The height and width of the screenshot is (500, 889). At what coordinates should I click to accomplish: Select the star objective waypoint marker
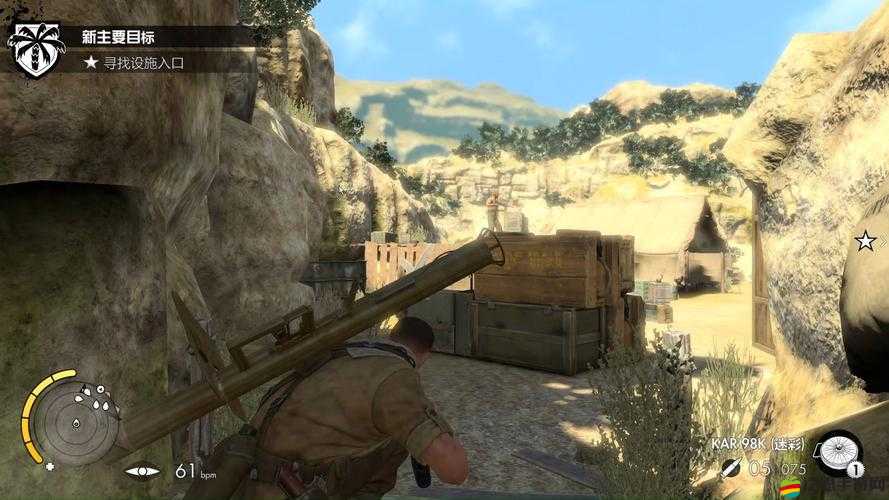click(865, 240)
